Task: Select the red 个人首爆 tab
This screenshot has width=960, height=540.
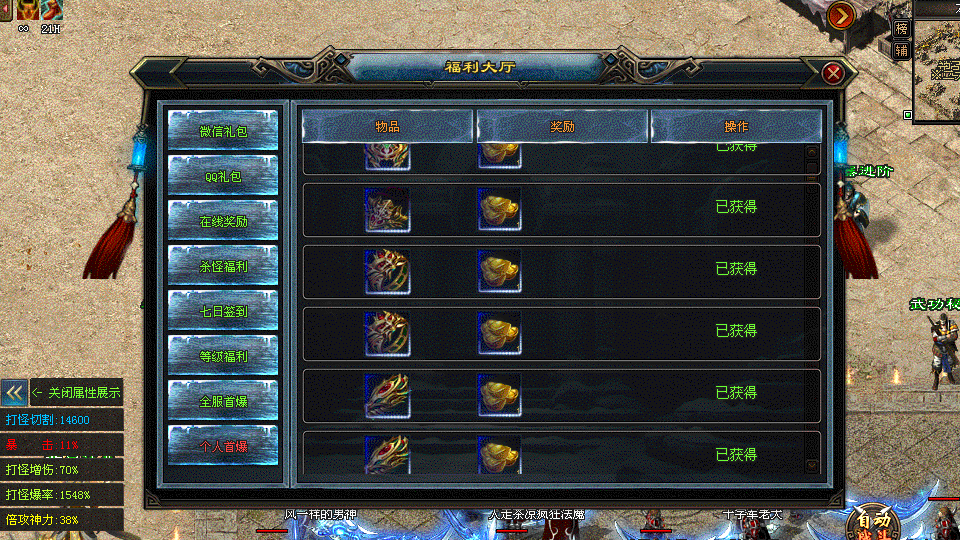Action: pos(223,446)
